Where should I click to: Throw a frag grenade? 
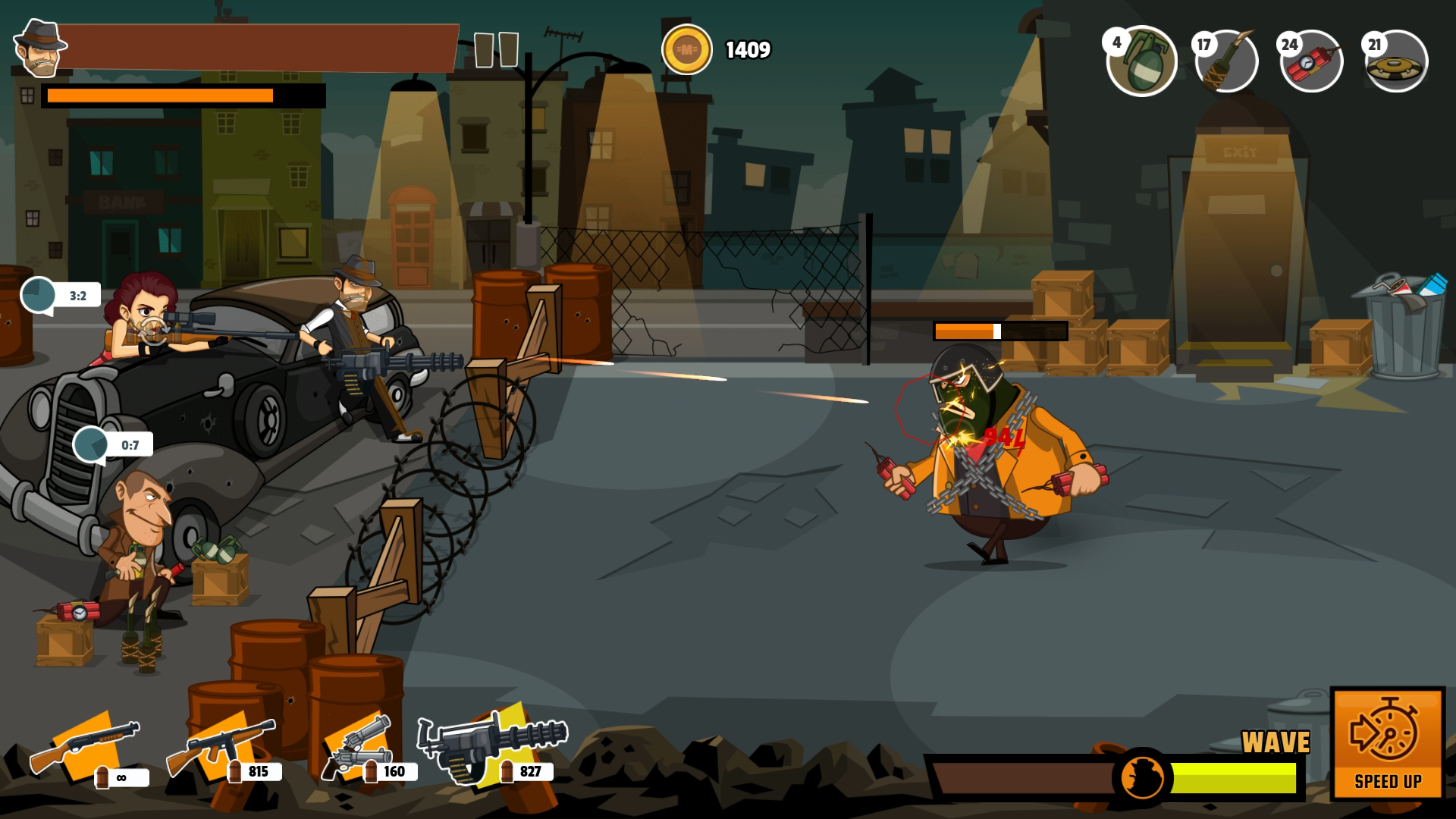pos(1141,62)
